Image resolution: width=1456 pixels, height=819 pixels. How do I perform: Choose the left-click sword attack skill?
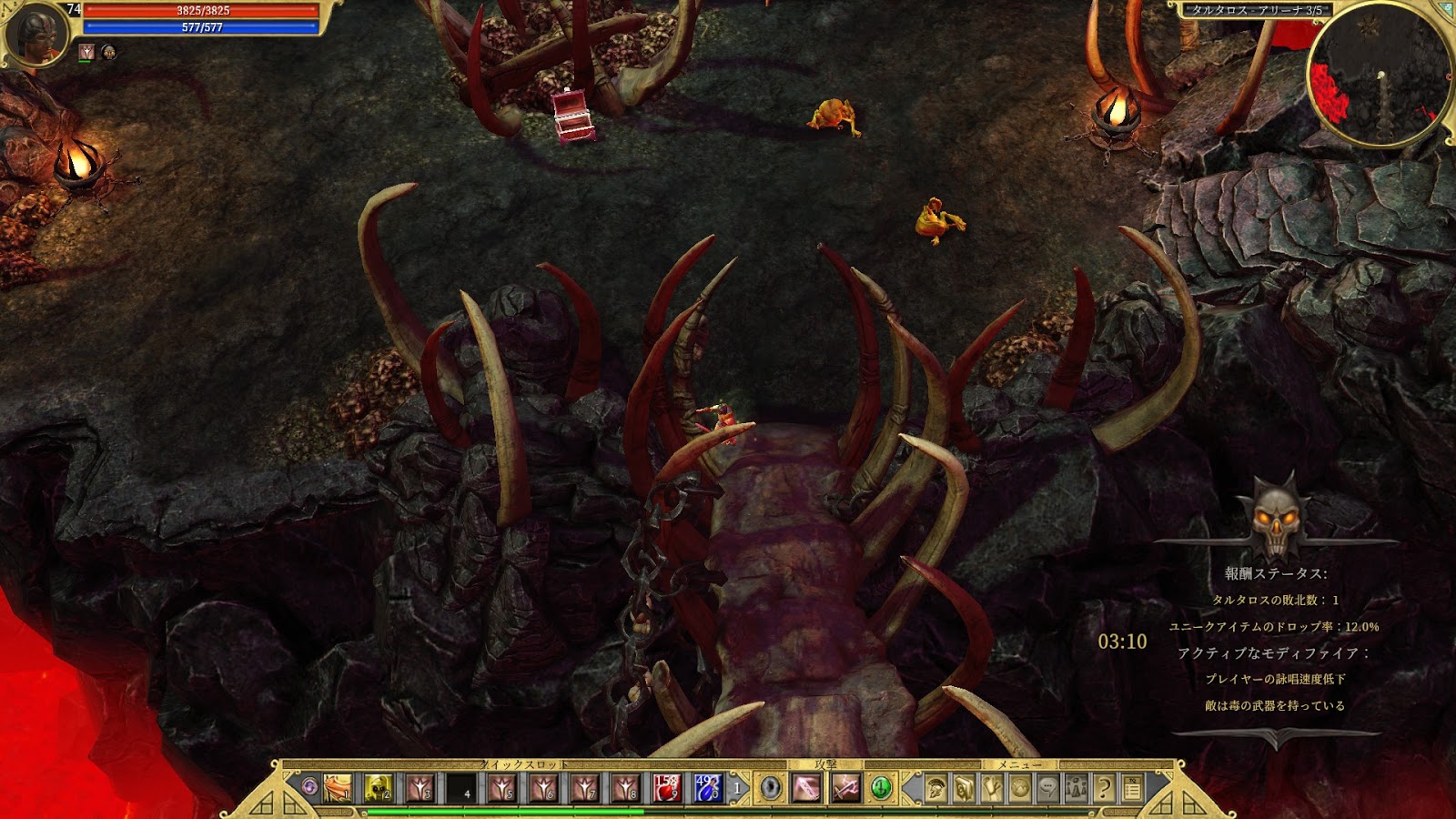coord(806,788)
